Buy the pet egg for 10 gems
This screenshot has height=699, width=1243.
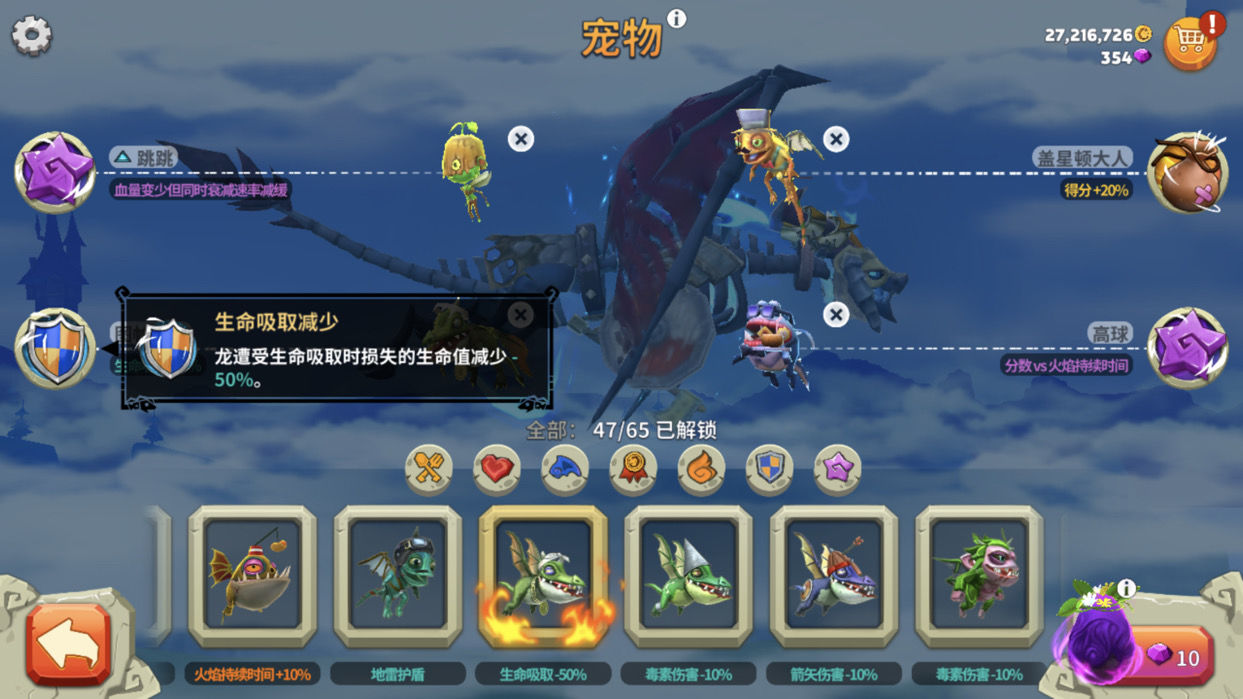click(x=1173, y=657)
